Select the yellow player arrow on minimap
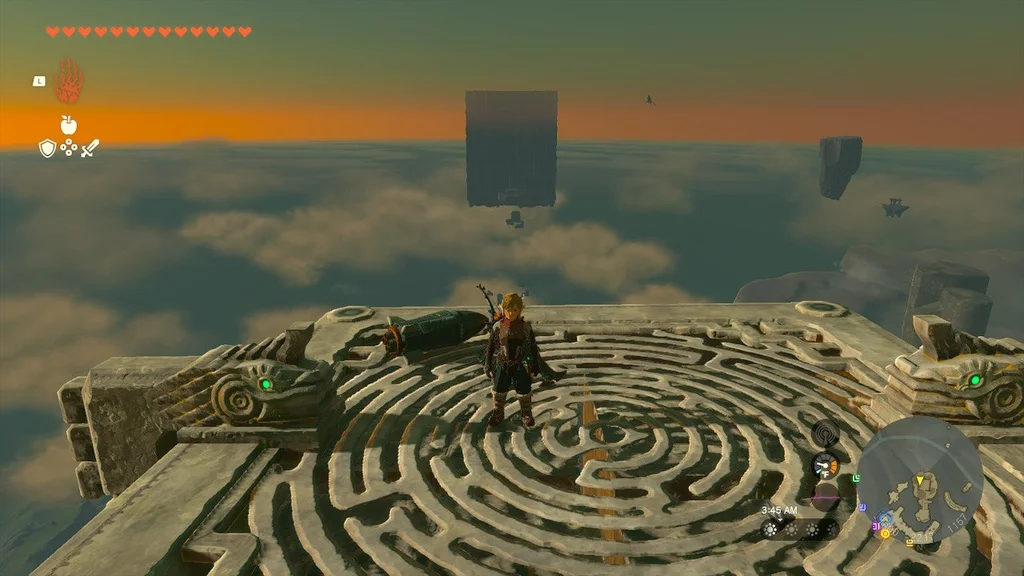Viewport: 1024px width, 576px height. [920, 482]
